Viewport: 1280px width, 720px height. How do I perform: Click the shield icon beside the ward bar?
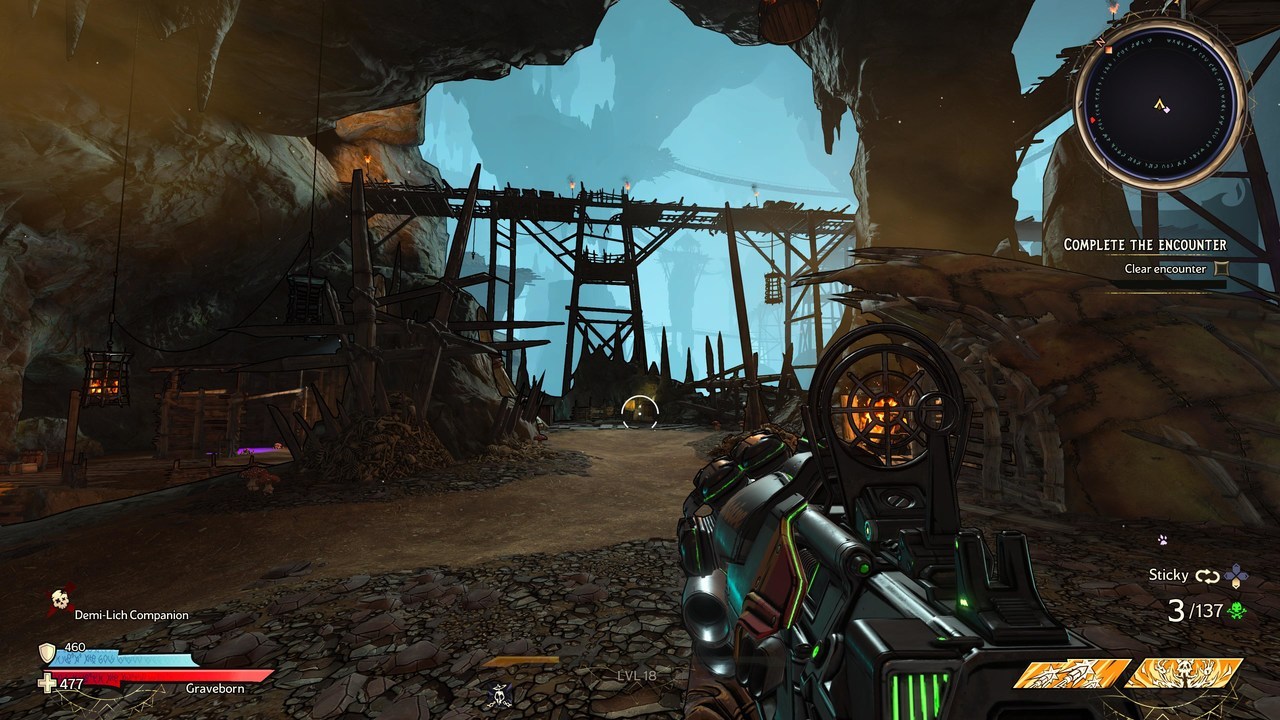46,653
